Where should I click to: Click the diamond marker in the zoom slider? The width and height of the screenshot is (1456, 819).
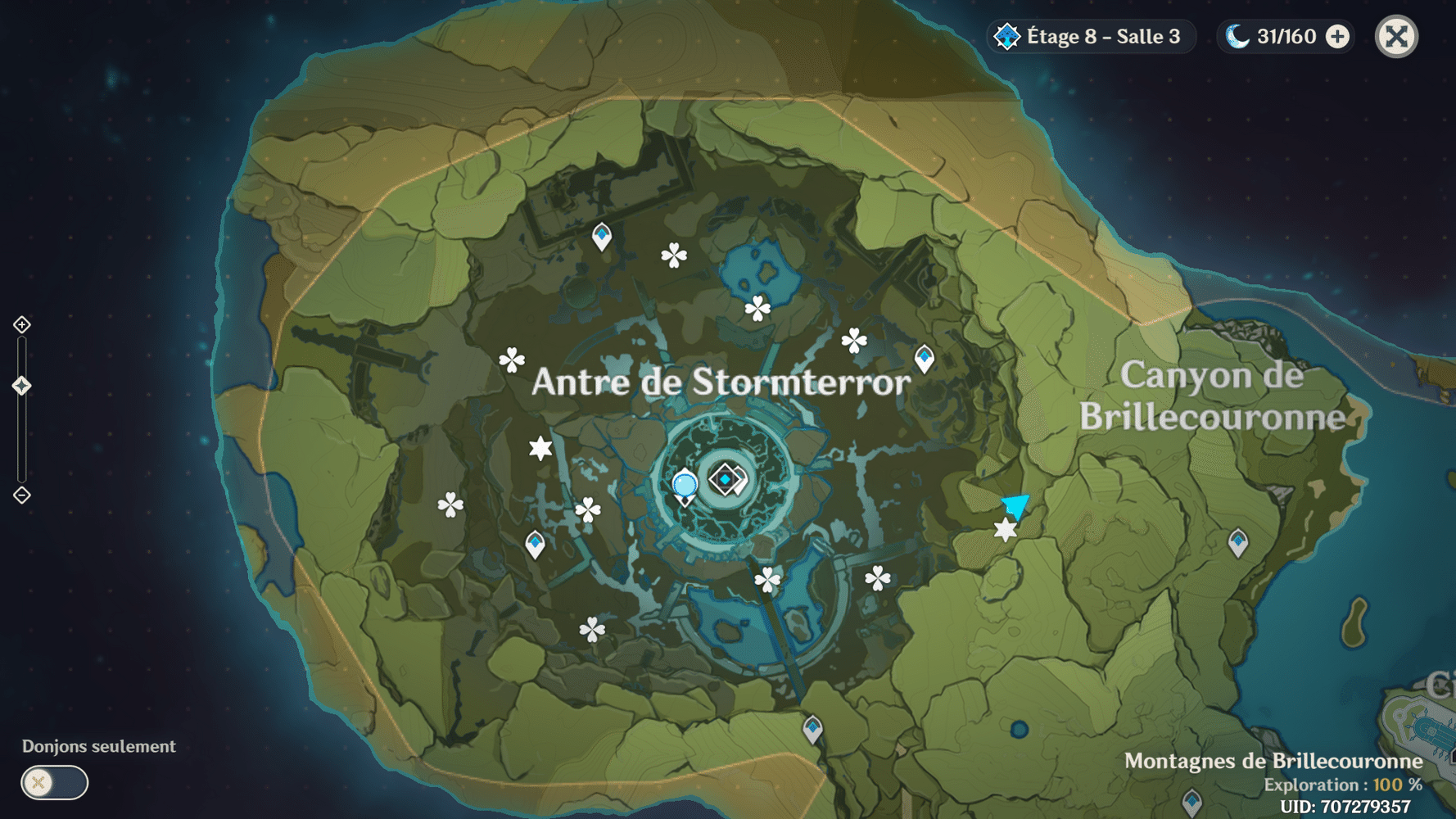point(21,382)
